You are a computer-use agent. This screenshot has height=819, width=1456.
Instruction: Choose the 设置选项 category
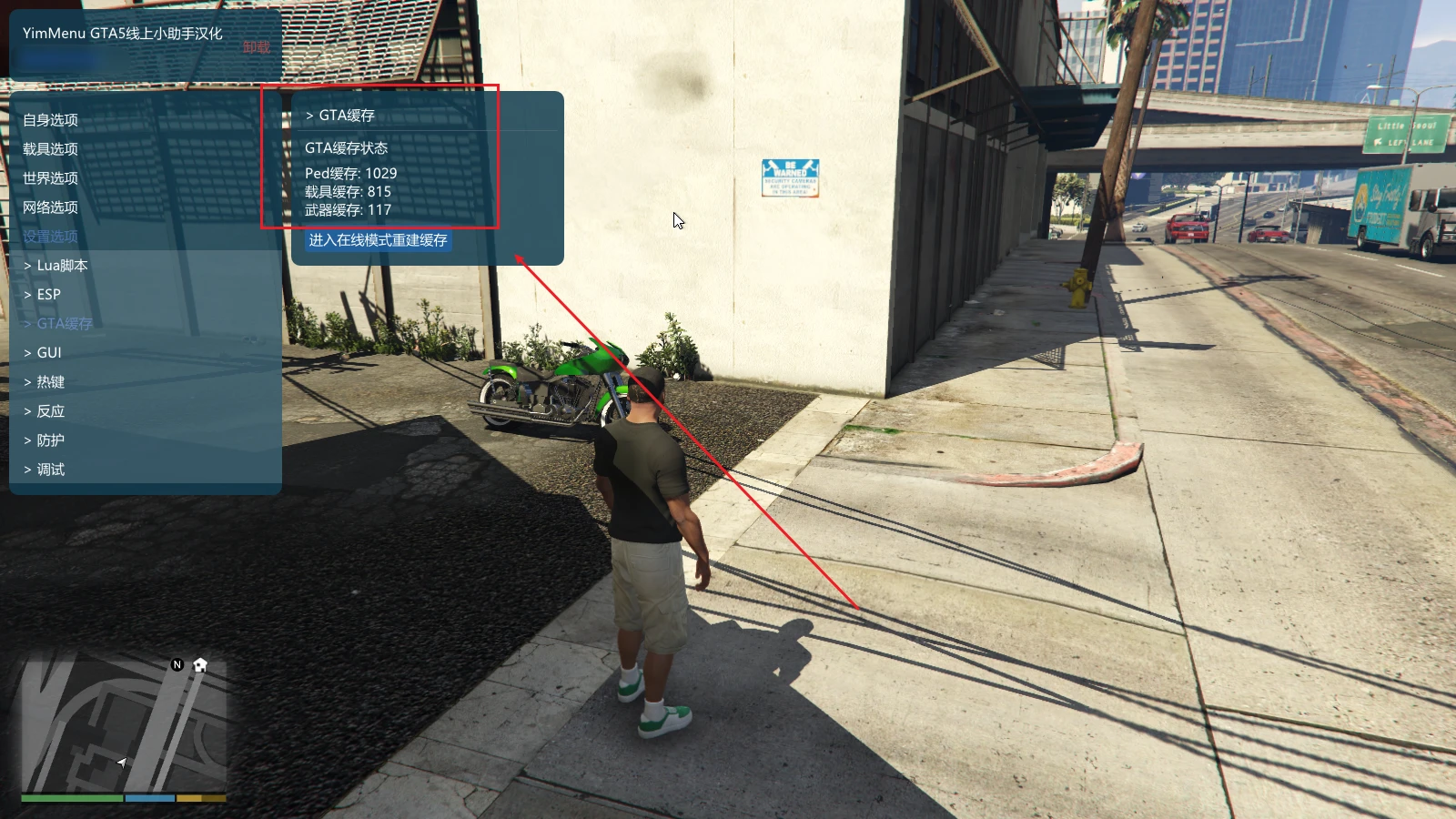51,237
